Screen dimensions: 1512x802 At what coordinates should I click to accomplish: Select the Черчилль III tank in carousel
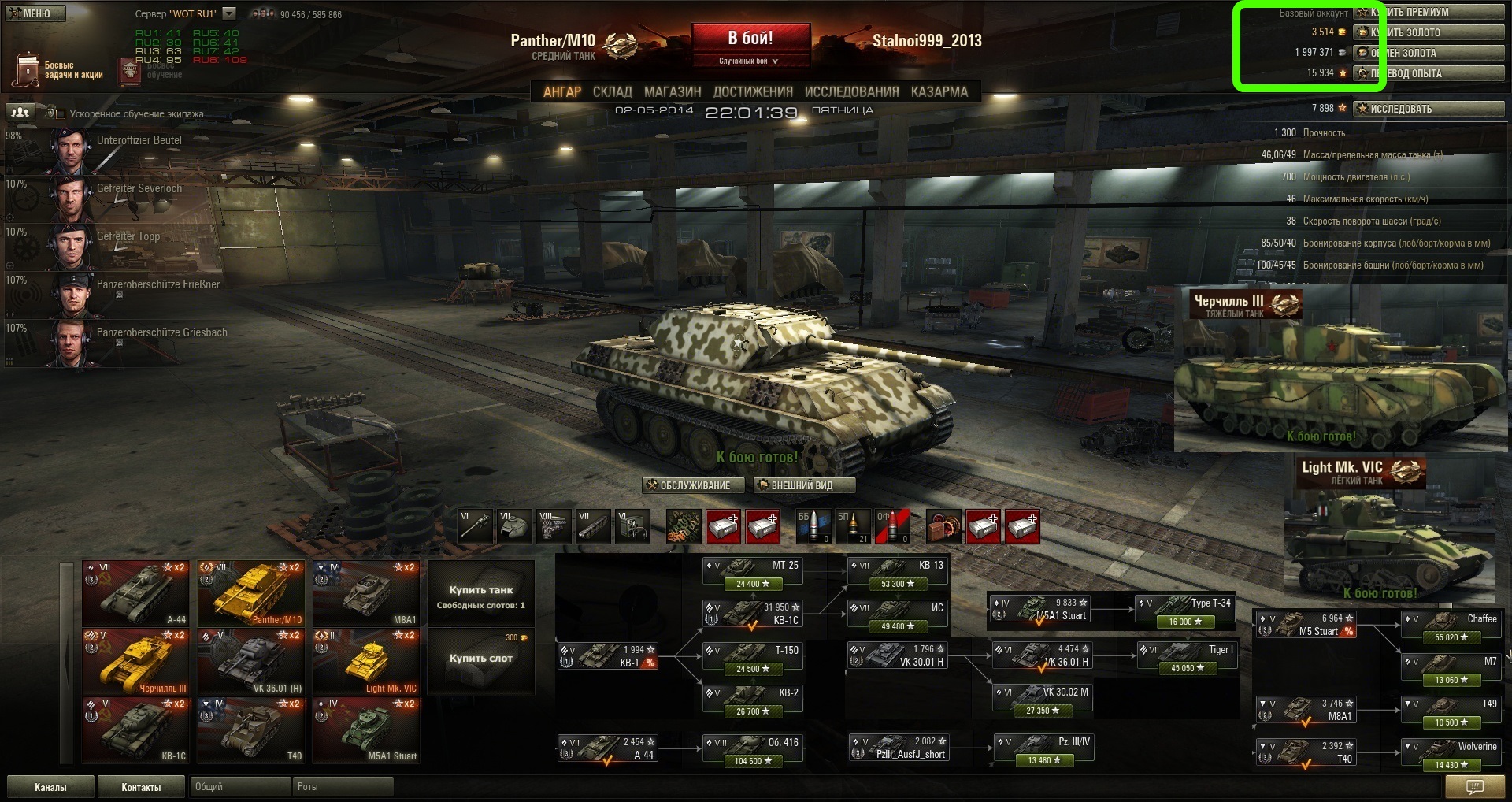(135, 662)
